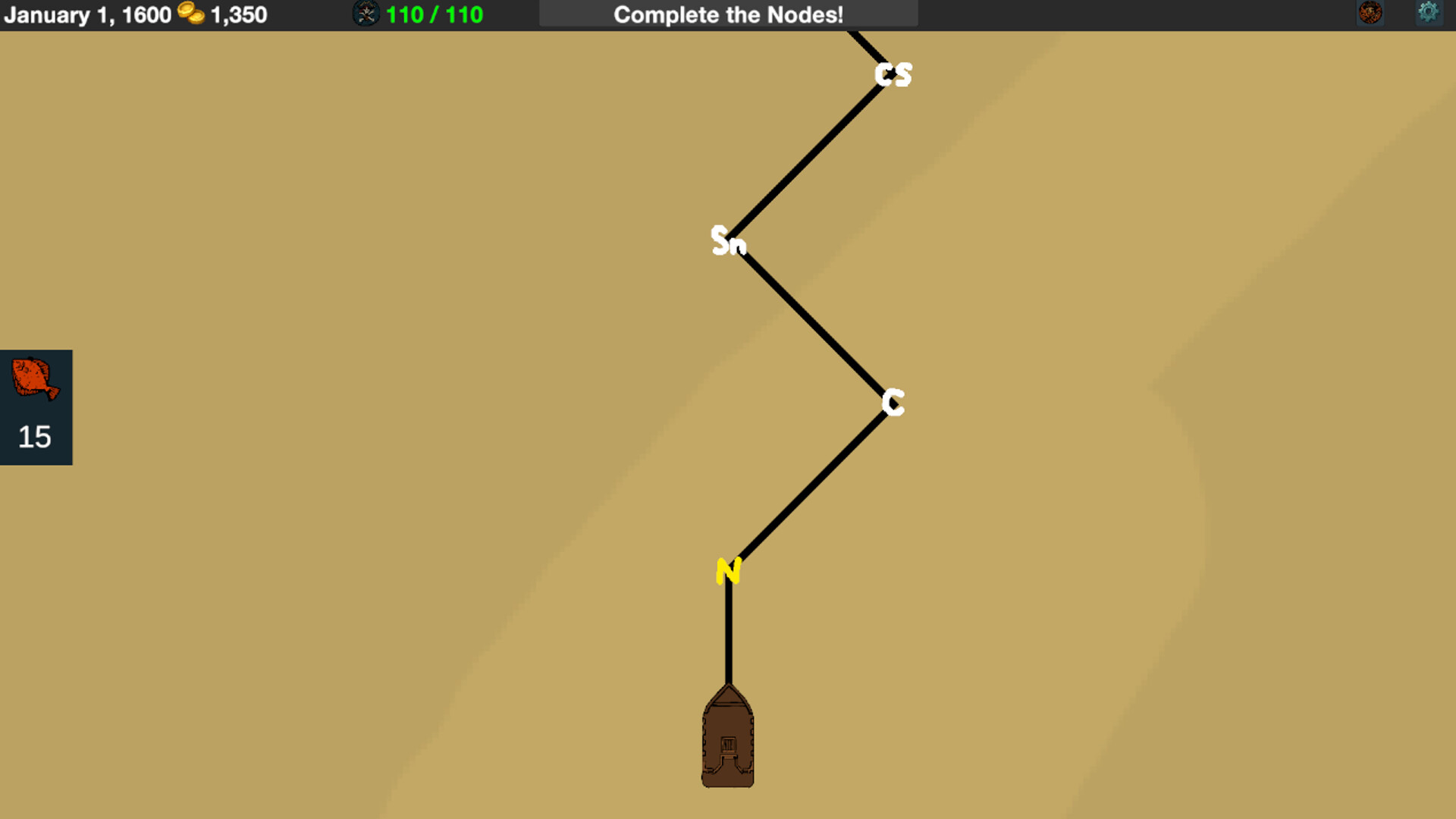Click the gold coins icon beside the date
Screen dimensions: 1456x819
190,14
